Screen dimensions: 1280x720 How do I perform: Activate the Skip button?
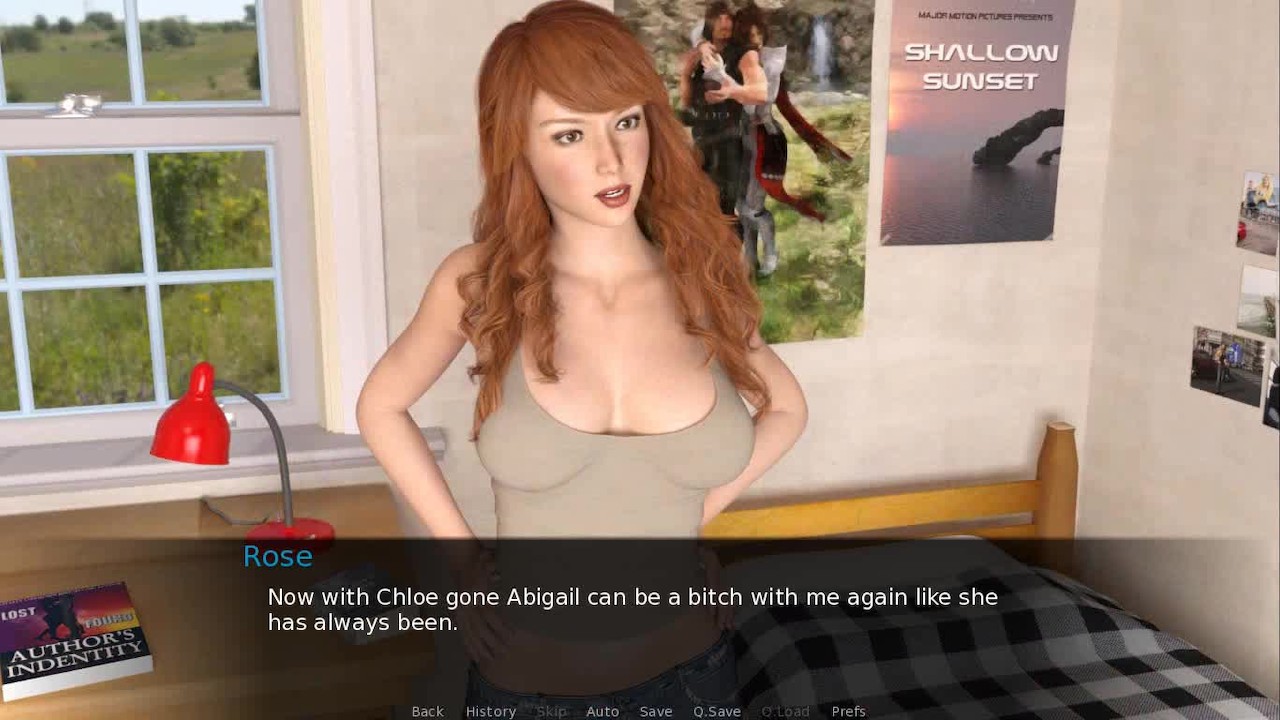click(551, 711)
